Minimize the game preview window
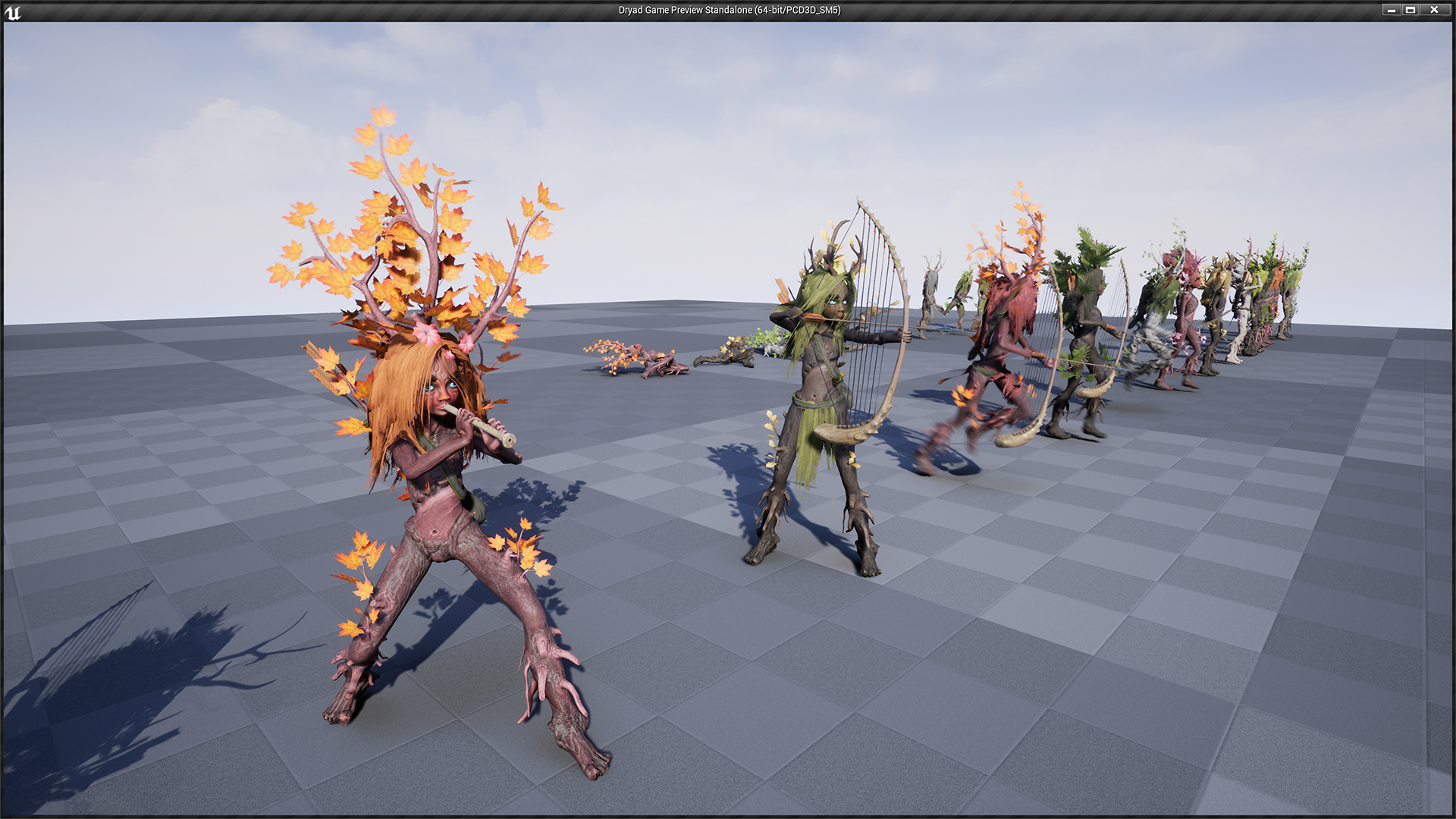 [x=1392, y=10]
